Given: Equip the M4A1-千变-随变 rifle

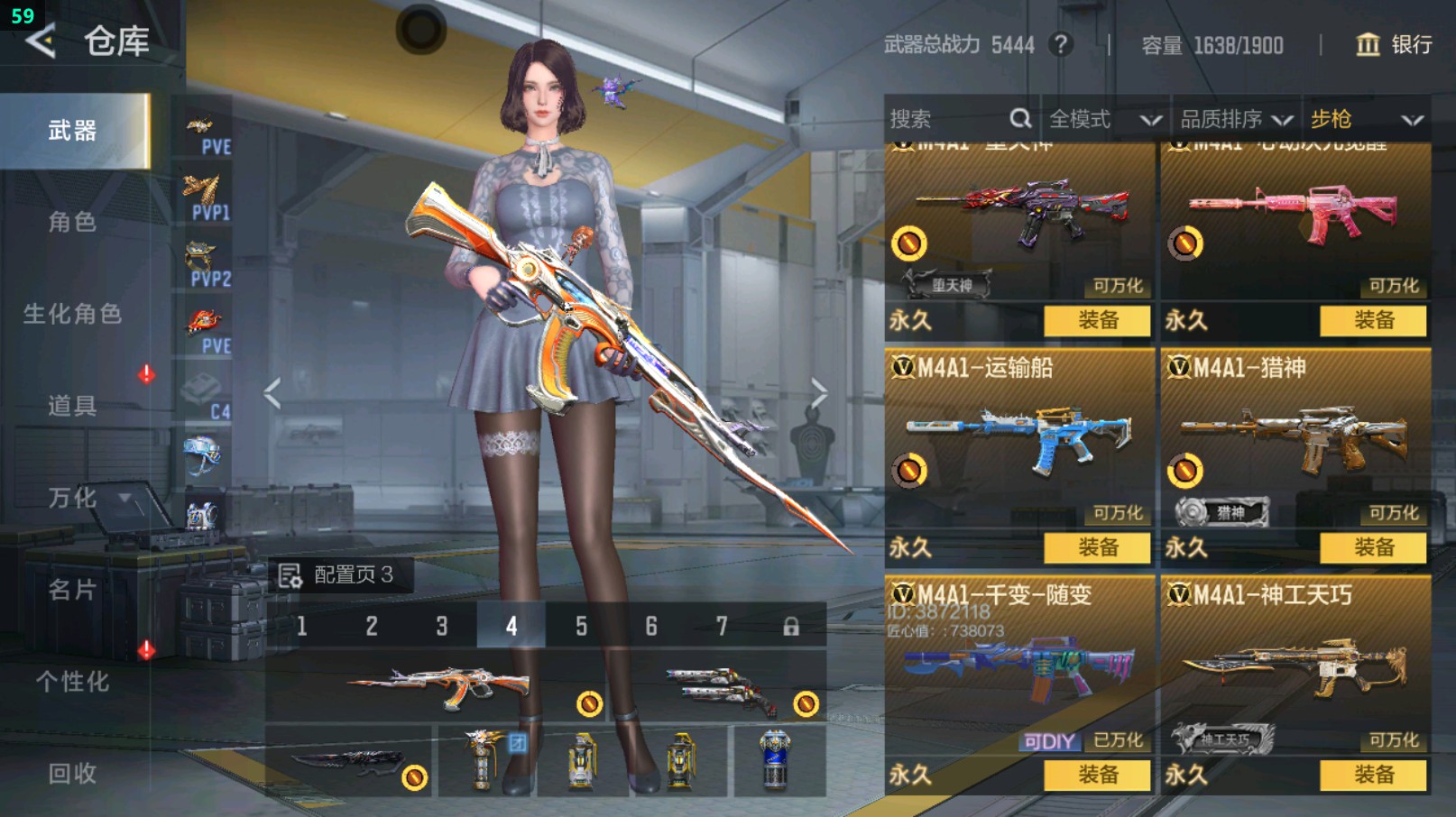Looking at the screenshot, I should pyautogui.click(x=1097, y=775).
